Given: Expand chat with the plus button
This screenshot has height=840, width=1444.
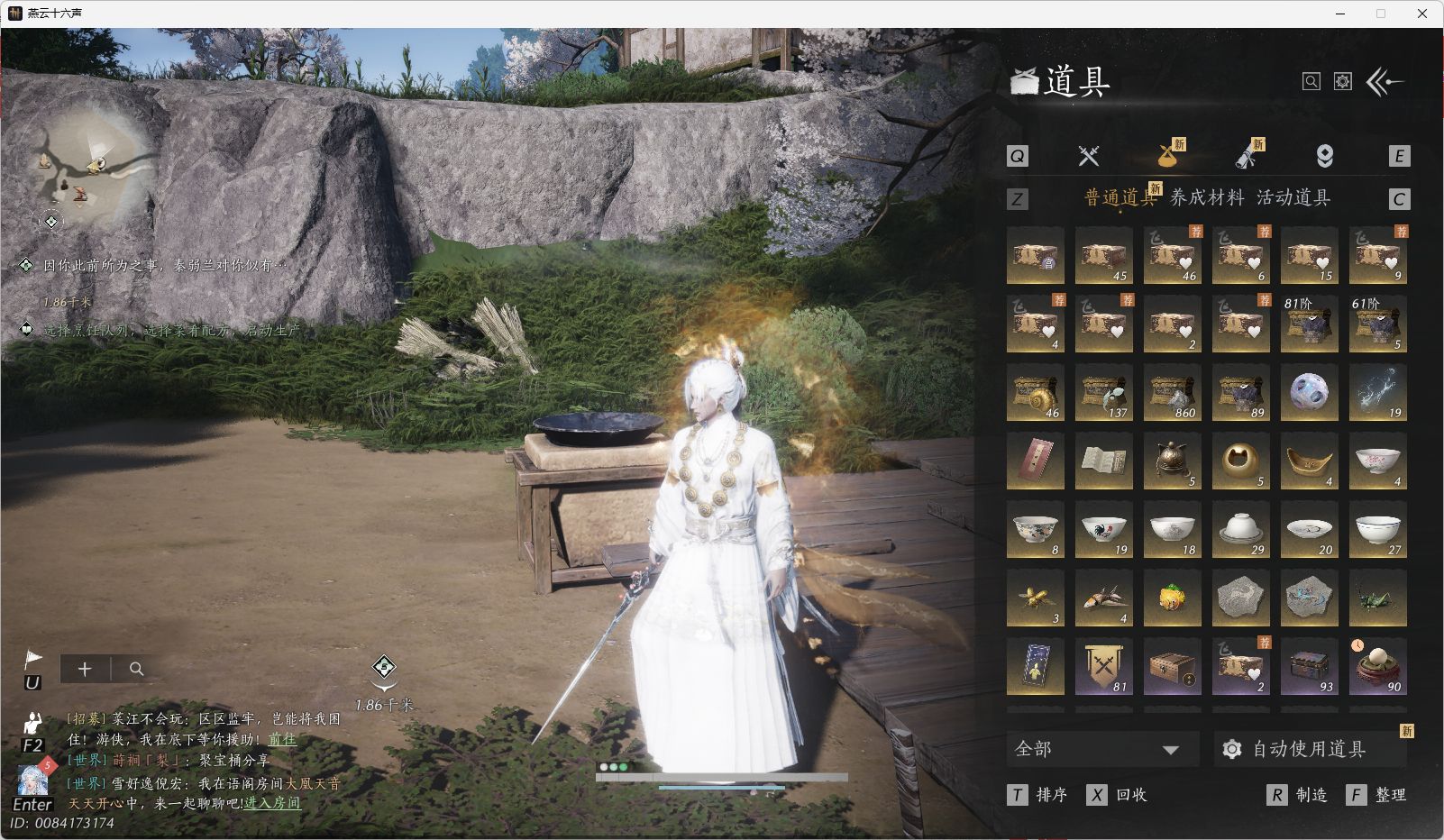Looking at the screenshot, I should (x=85, y=669).
